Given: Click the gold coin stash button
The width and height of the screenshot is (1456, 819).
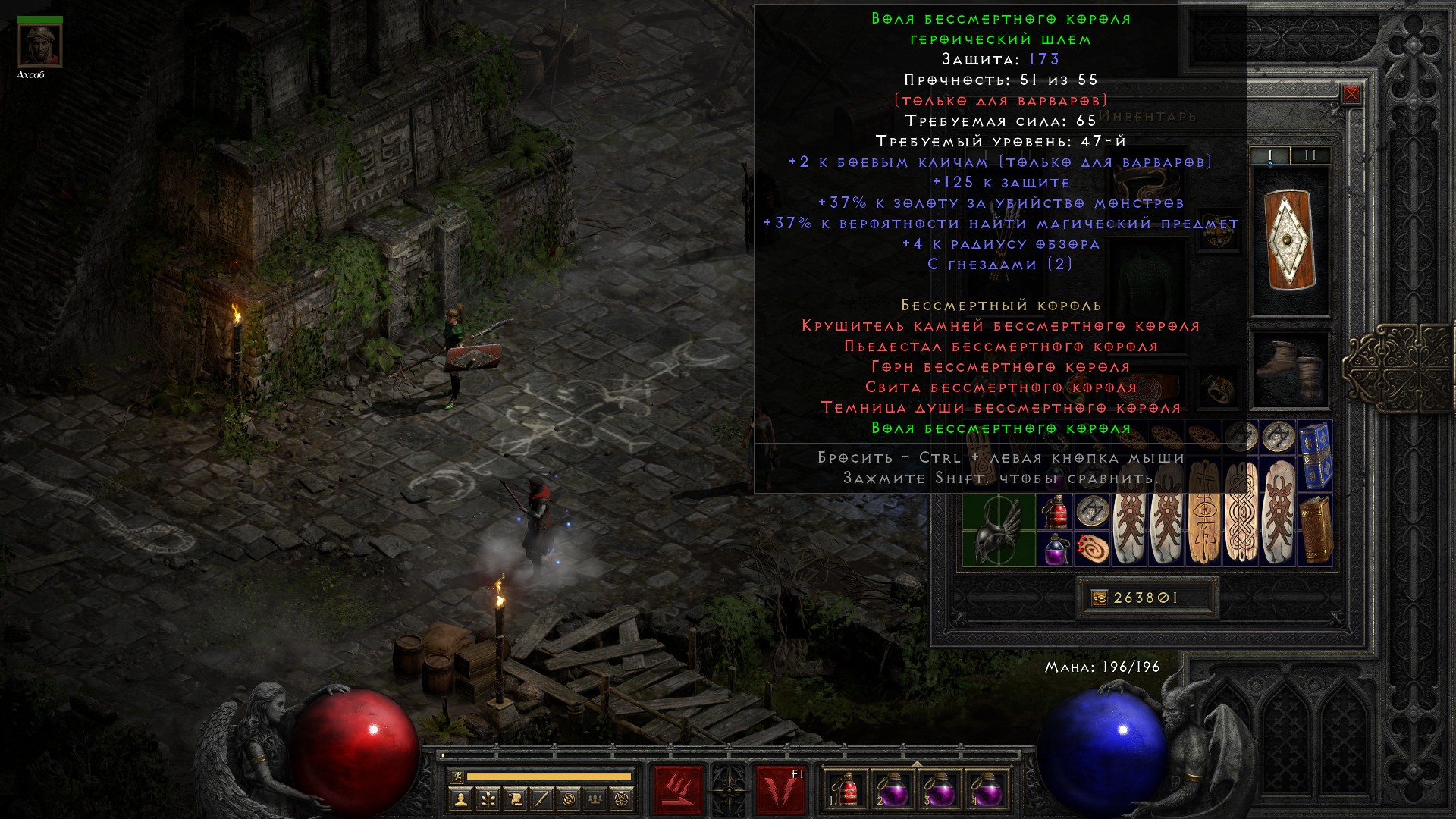Looking at the screenshot, I should coord(1100,598).
